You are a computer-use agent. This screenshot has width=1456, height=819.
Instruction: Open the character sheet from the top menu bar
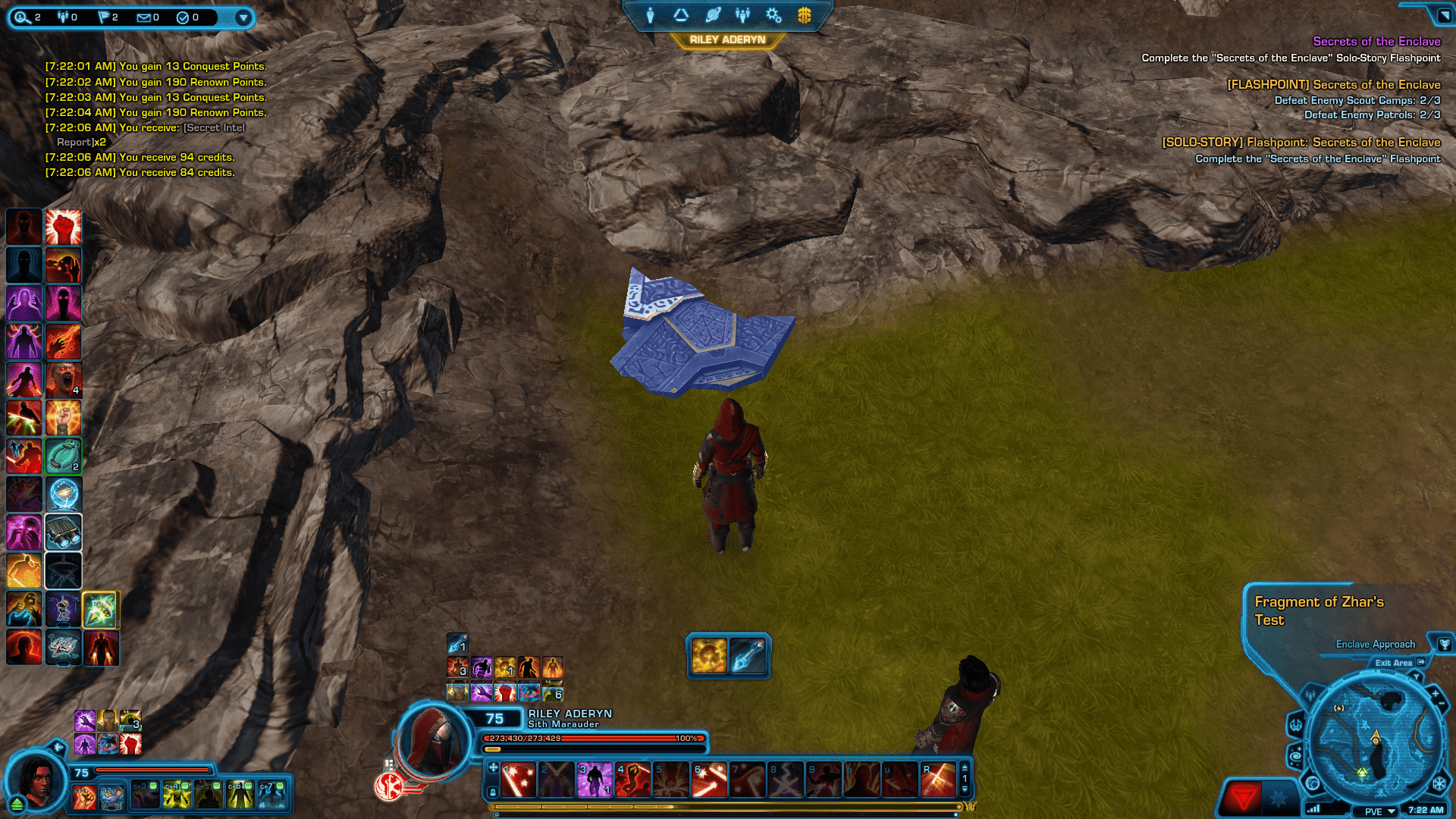click(650, 14)
